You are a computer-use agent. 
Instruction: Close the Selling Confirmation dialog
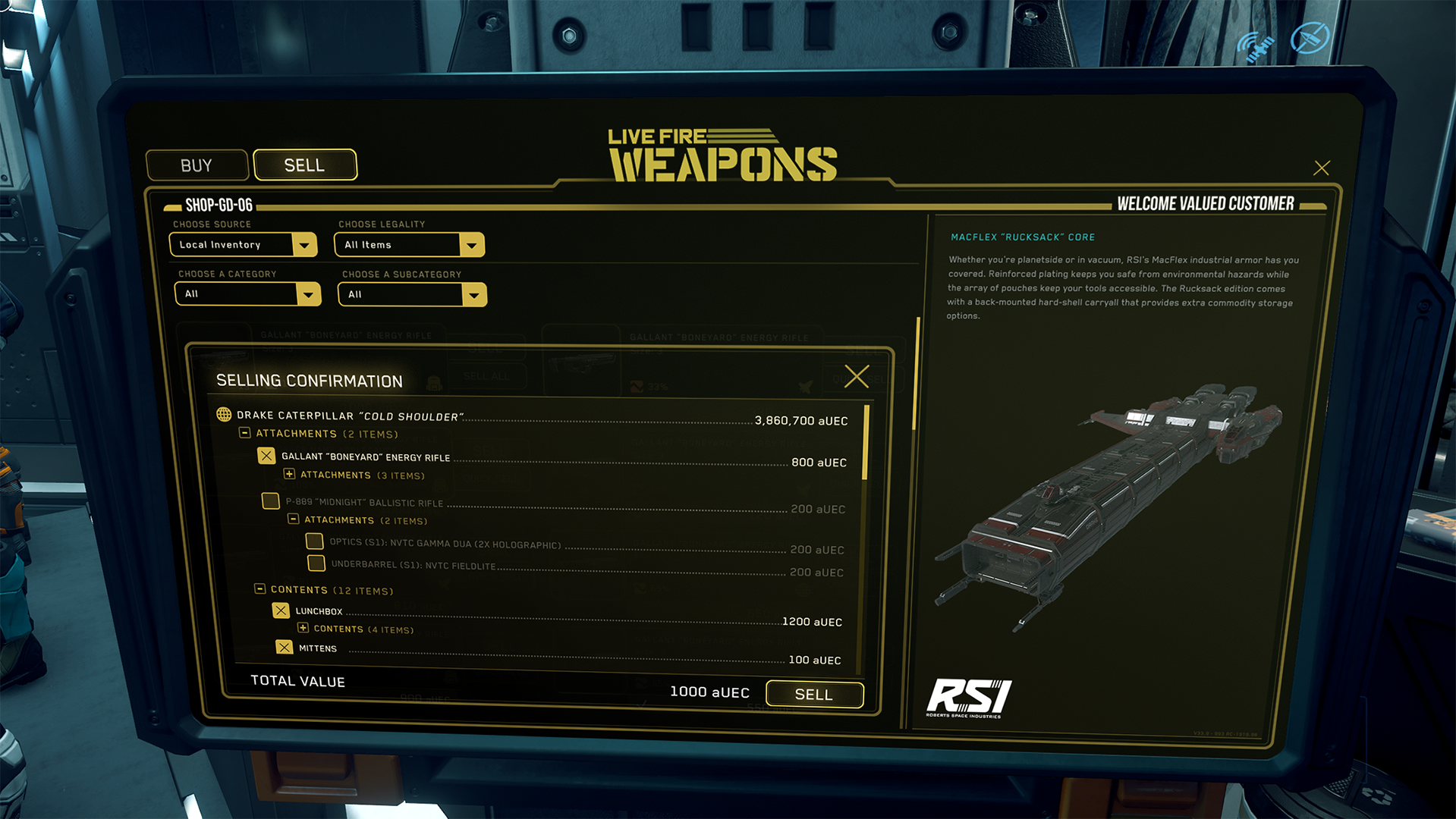point(857,376)
